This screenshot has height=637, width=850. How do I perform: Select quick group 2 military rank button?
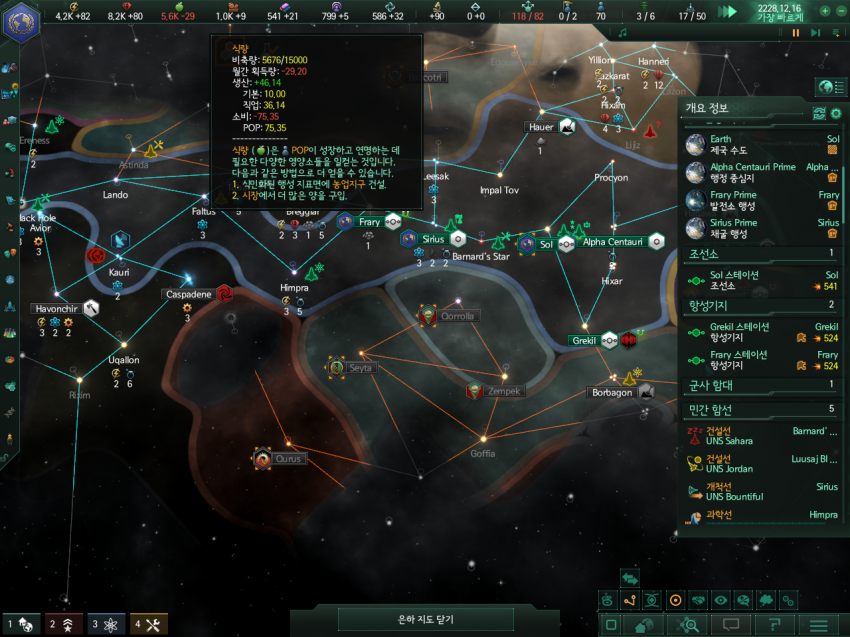click(64, 624)
